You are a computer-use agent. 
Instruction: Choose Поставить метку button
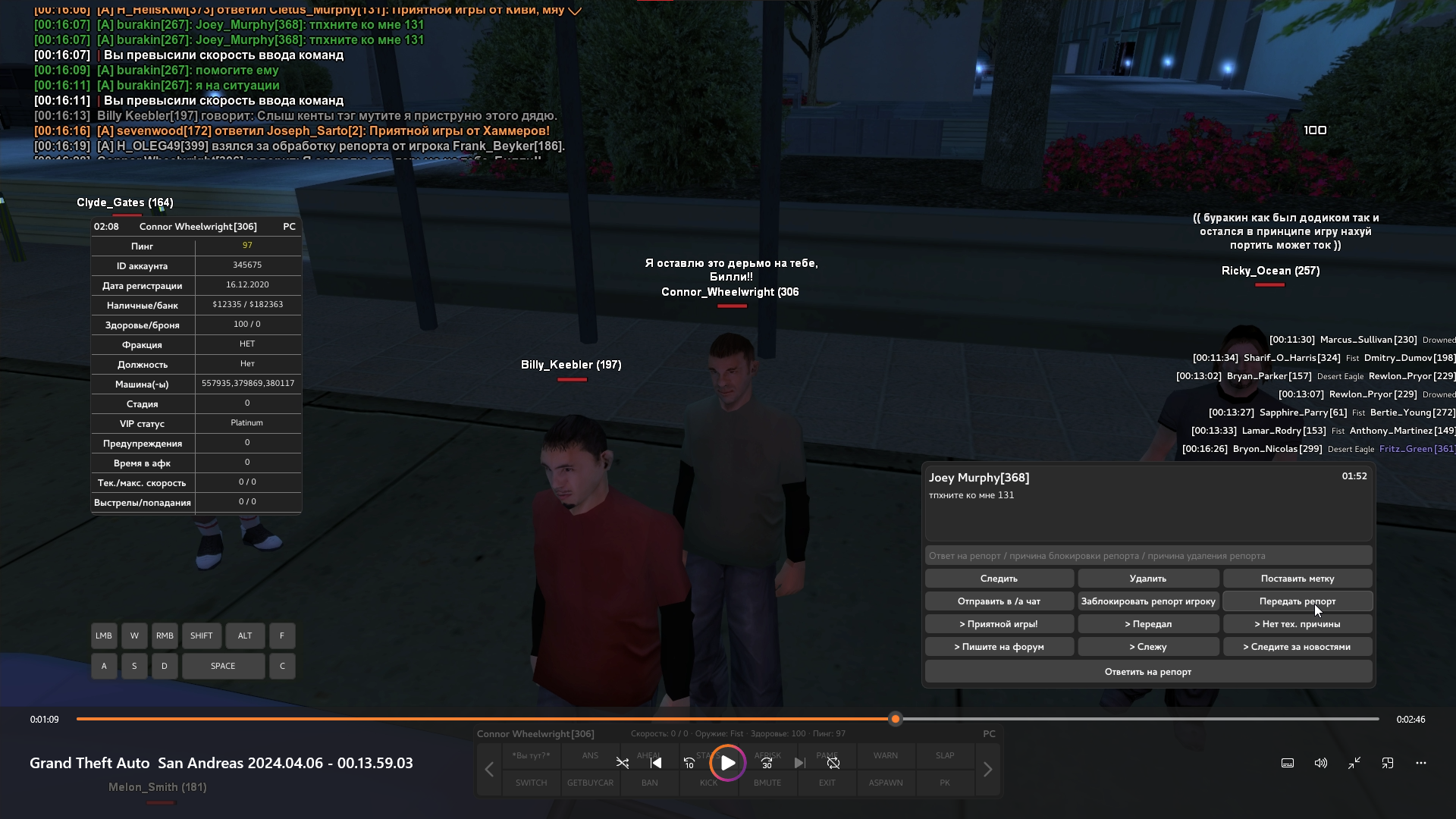point(1297,579)
